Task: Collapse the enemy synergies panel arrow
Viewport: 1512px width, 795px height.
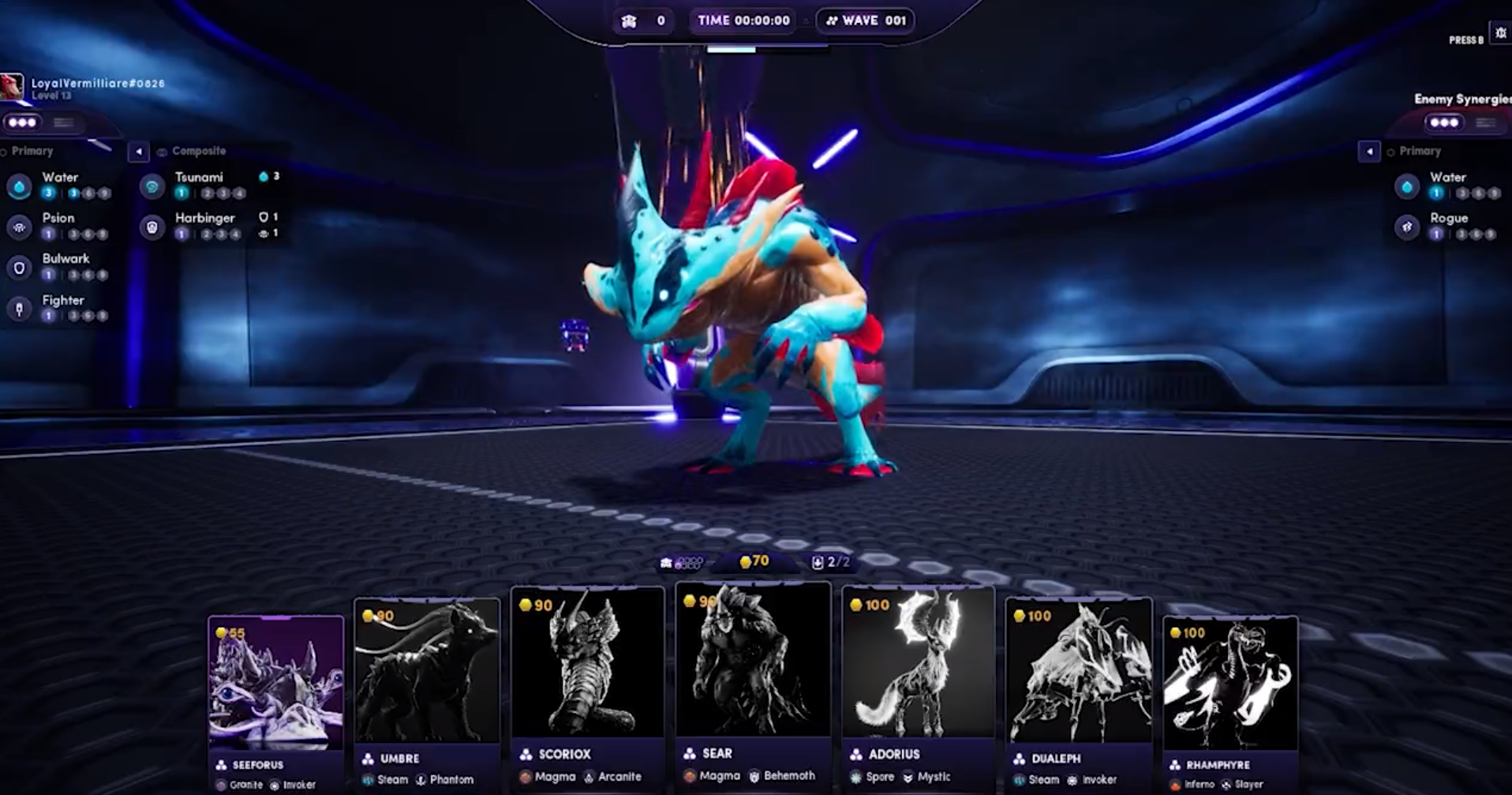Action: tap(1369, 151)
